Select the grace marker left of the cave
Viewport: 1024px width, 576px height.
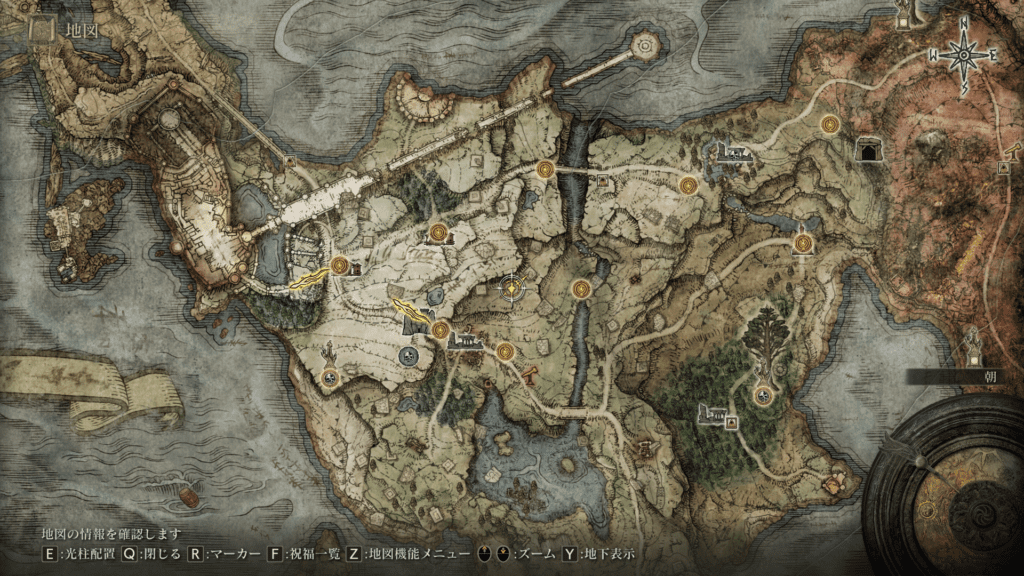click(829, 124)
